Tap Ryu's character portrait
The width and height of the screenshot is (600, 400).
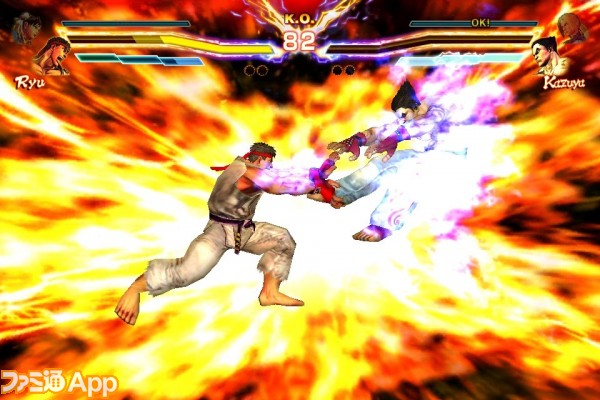[x=50, y=56]
